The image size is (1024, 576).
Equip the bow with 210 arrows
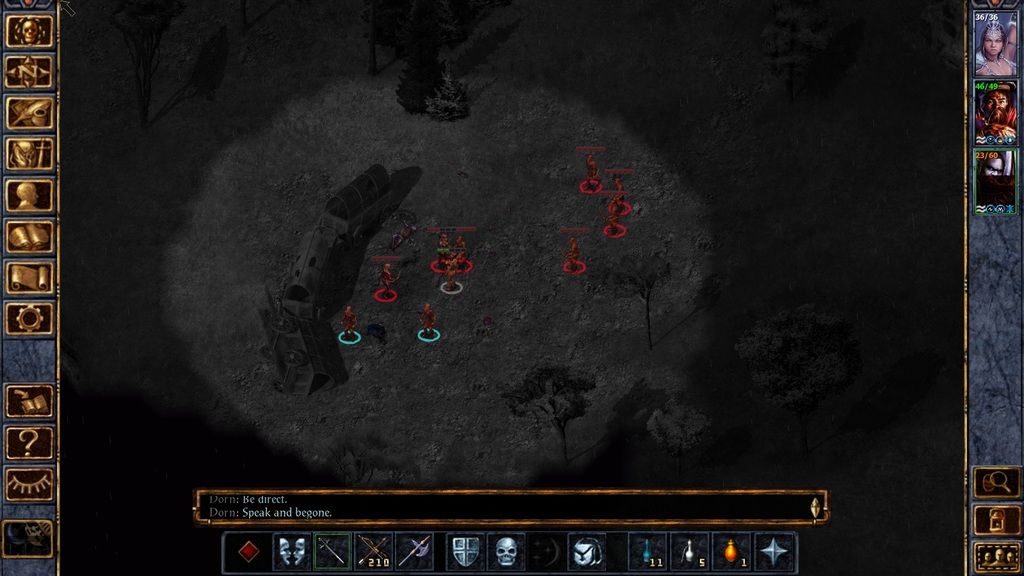[373, 552]
